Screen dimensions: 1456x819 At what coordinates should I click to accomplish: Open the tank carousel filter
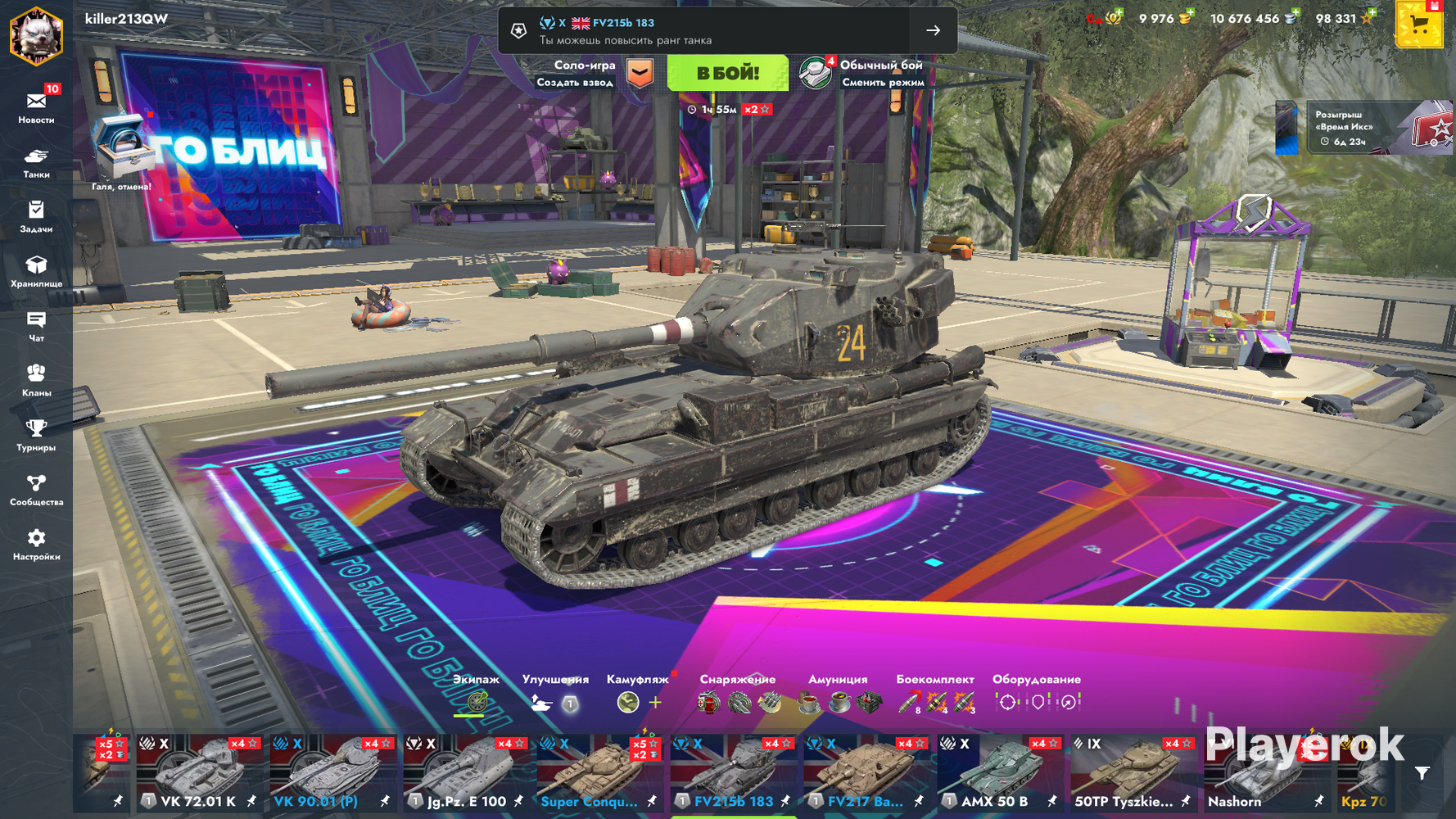click(x=1422, y=773)
